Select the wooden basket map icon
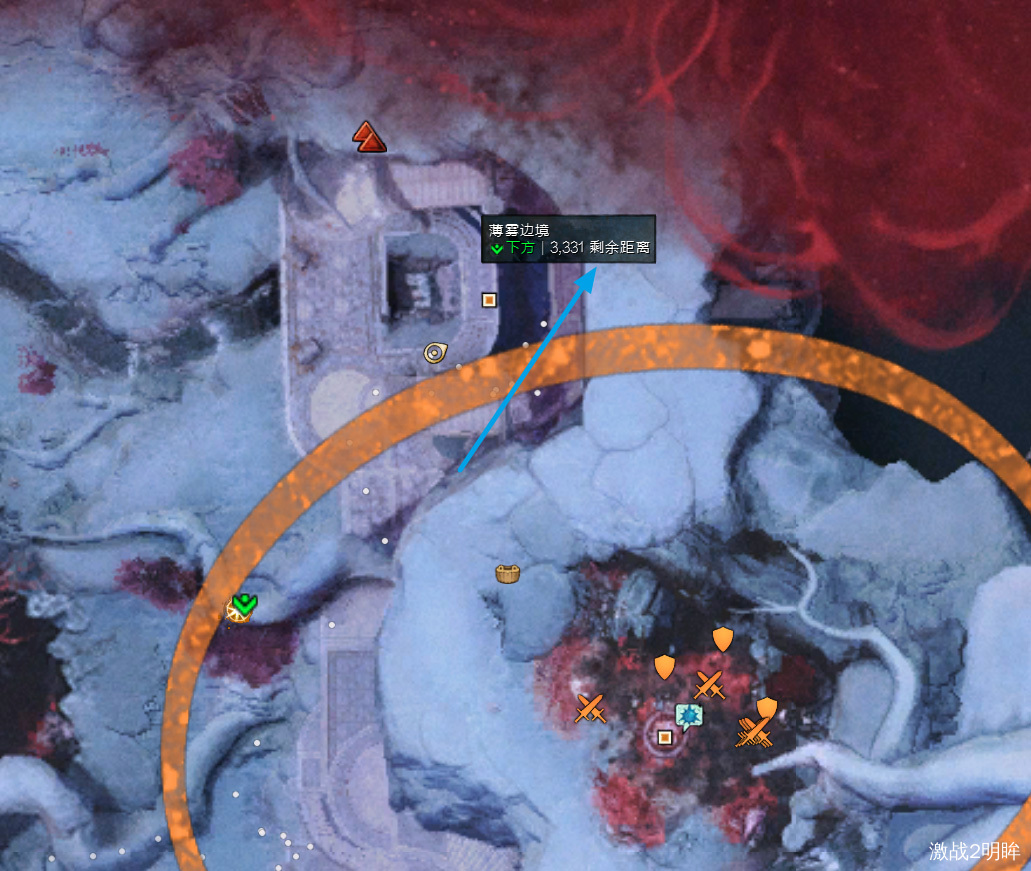 coord(508,574)
